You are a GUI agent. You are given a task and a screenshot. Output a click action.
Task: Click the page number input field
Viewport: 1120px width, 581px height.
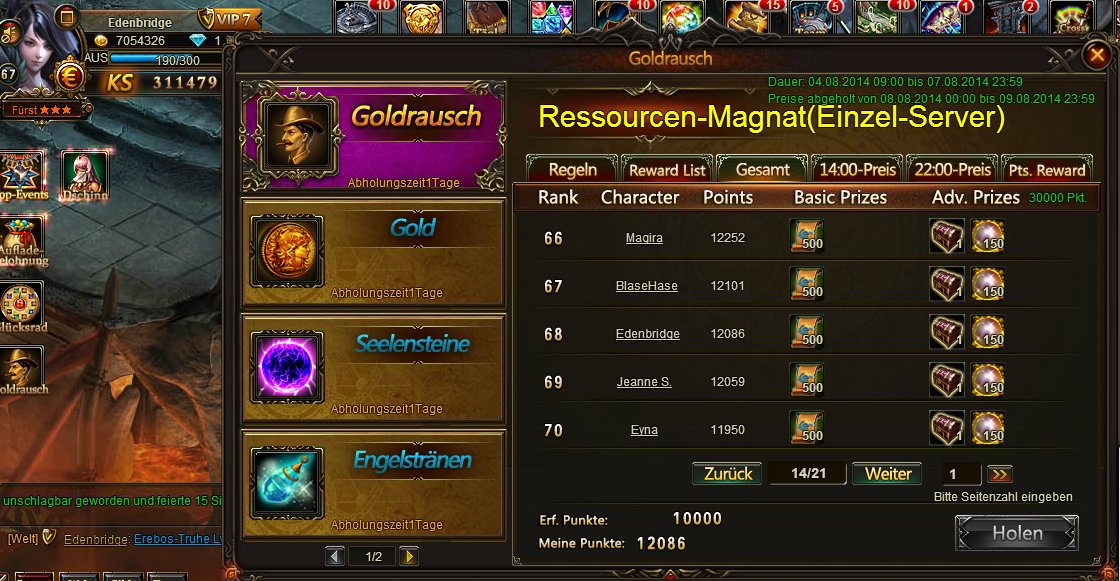[961, 475]
